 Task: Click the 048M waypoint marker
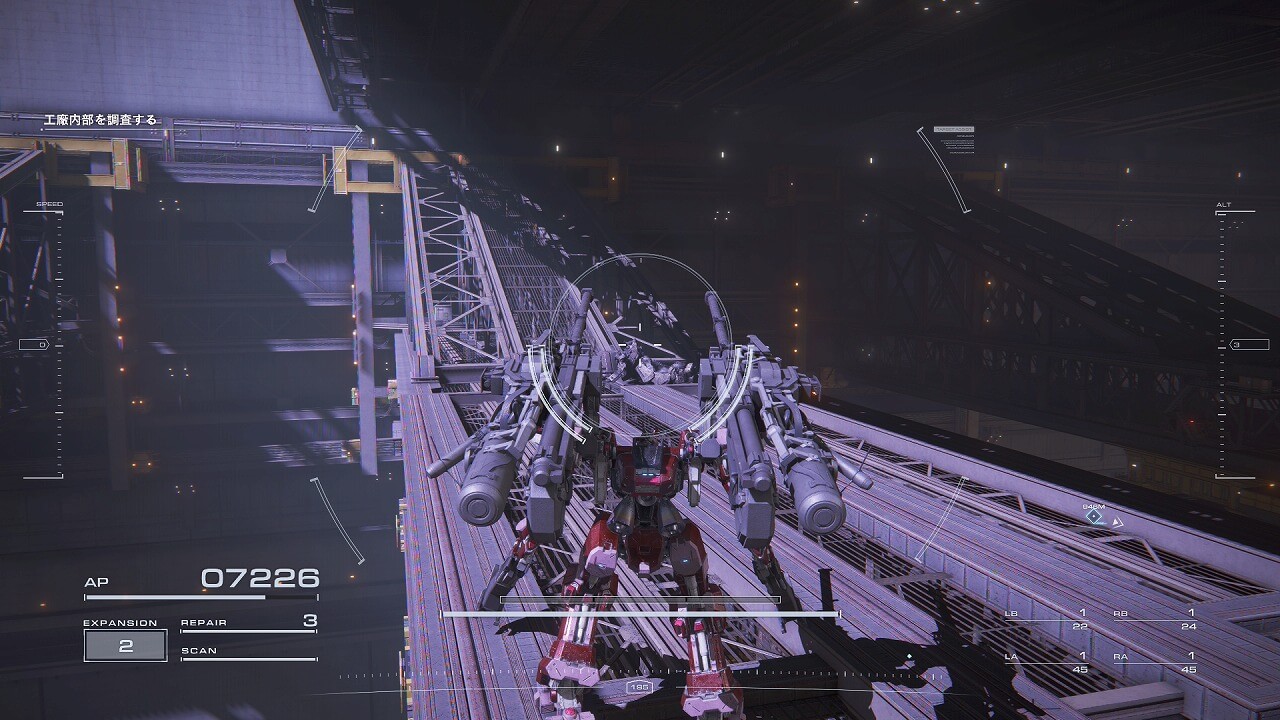(x=1094, y=517)
